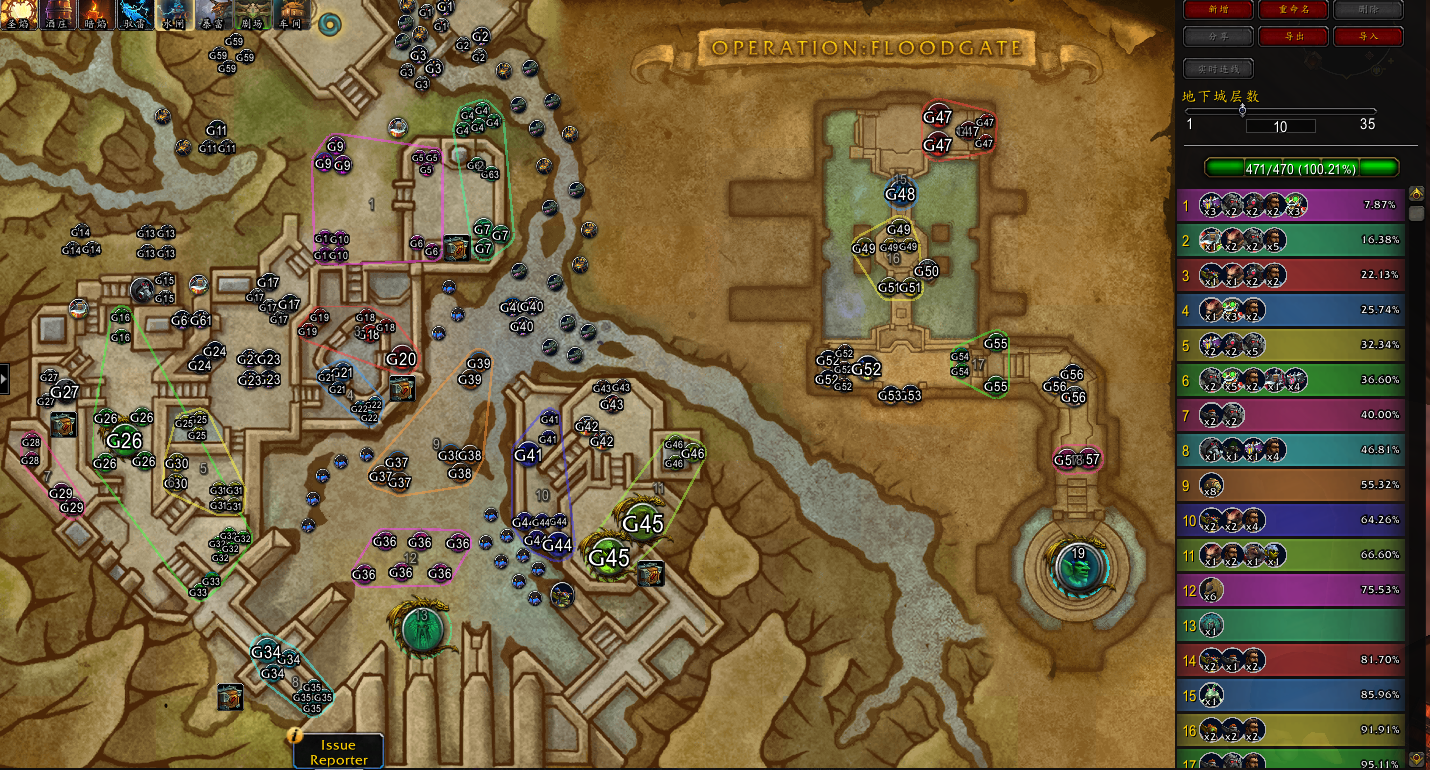Screen dimensions: 1430x770
Task: Click the 导出 export button
Action: point(1294,36)
